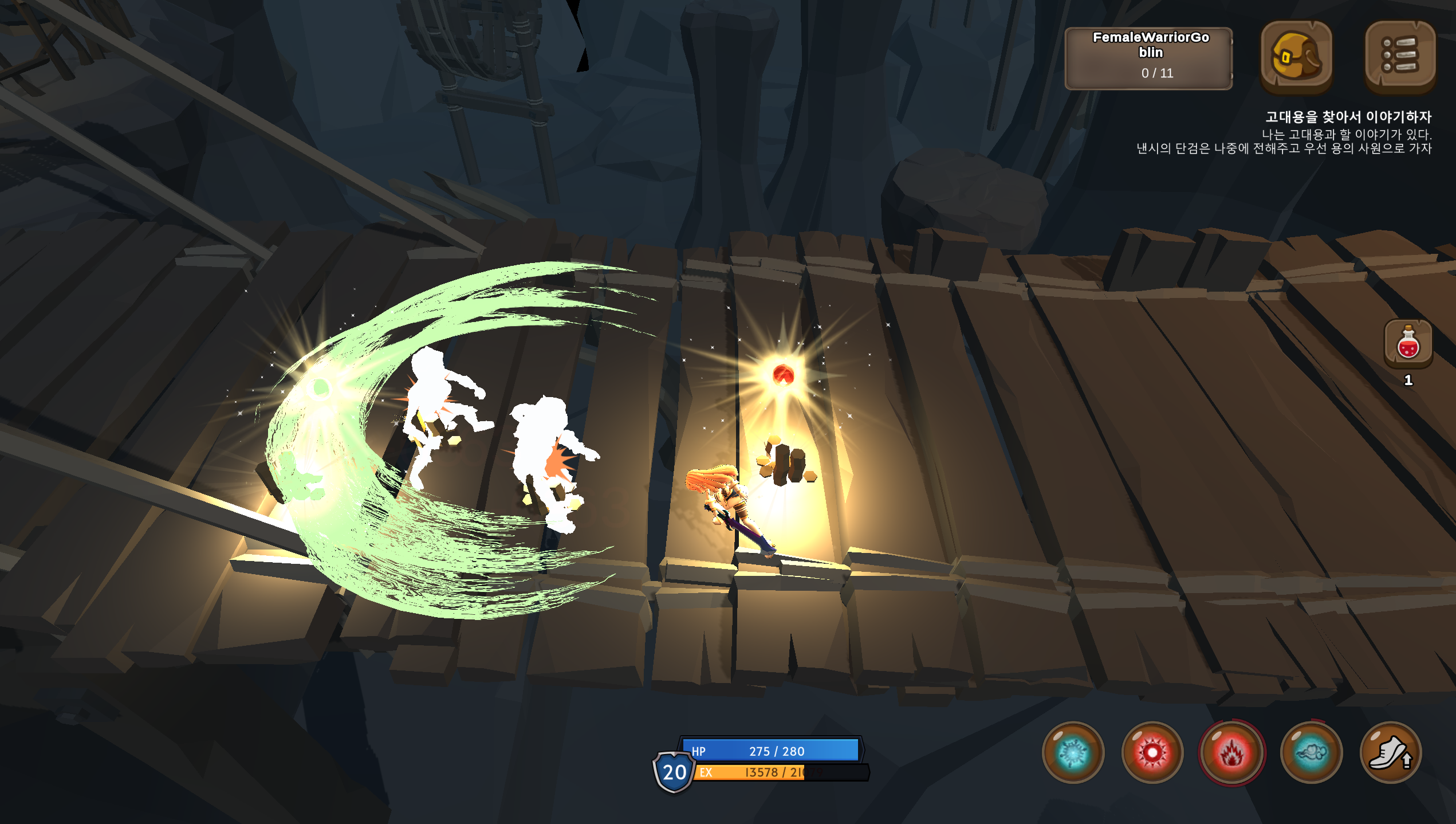This screenshot has width=1456, height=824.
Task: Activate the red spiked orb skill
Action: [1152, 752]
